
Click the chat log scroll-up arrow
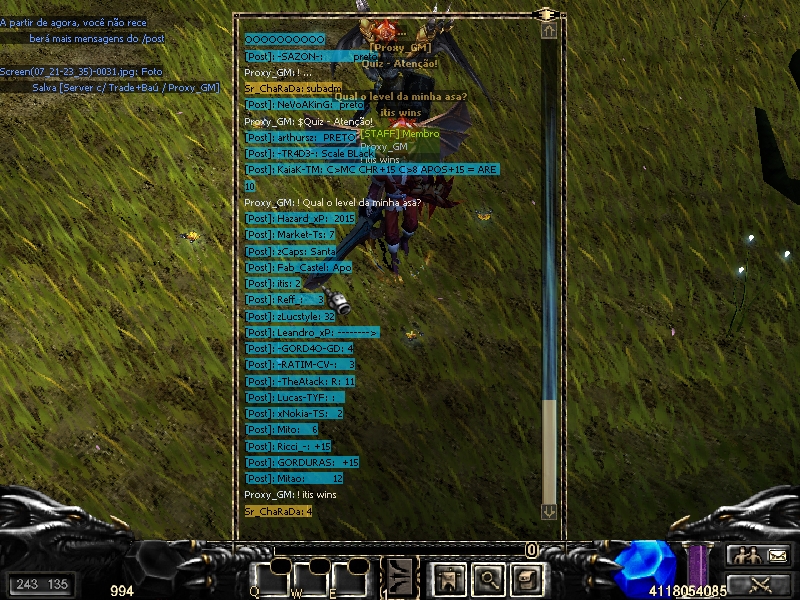click(548, 31)
